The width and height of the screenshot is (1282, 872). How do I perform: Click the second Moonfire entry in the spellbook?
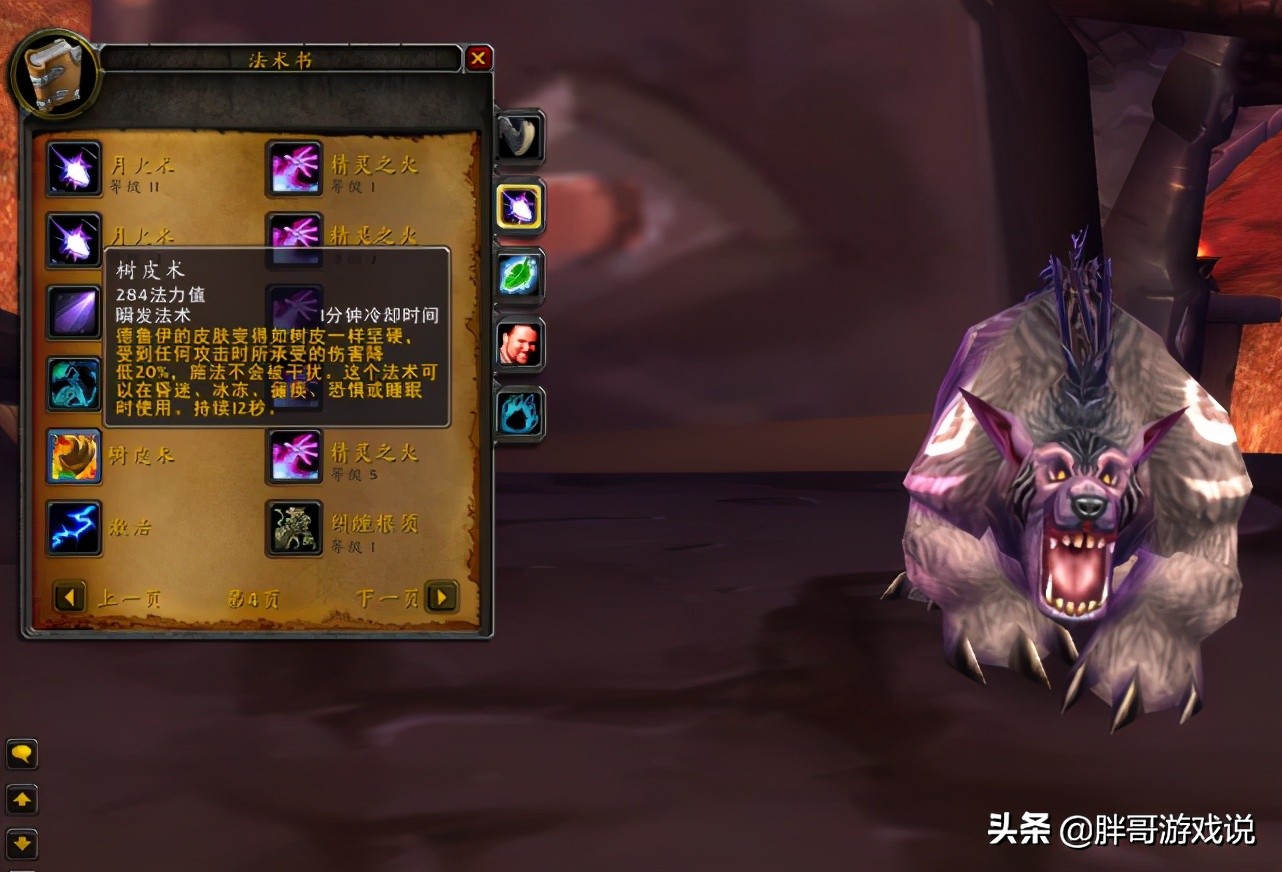72,240
